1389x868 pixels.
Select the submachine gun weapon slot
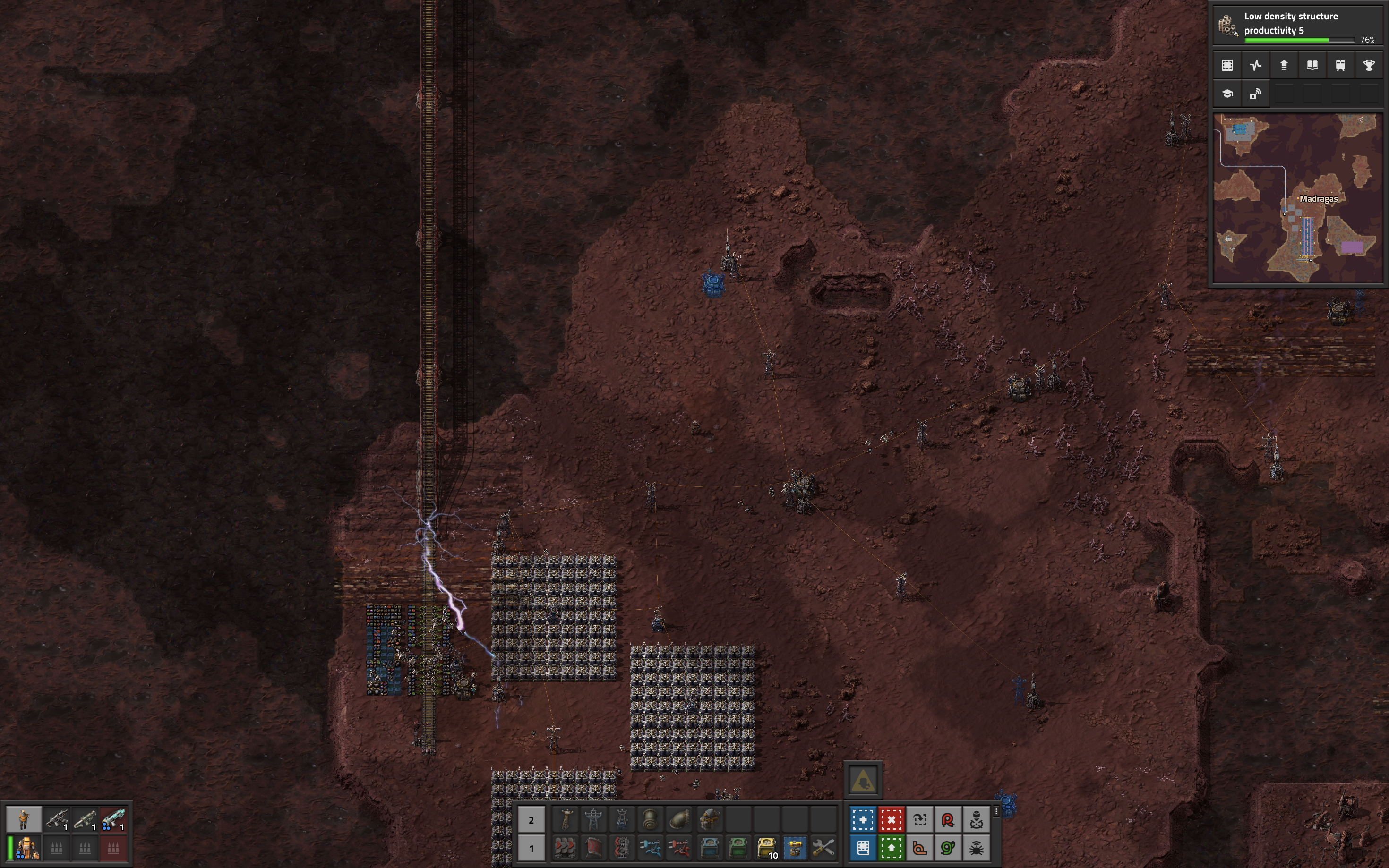[57, 819]
